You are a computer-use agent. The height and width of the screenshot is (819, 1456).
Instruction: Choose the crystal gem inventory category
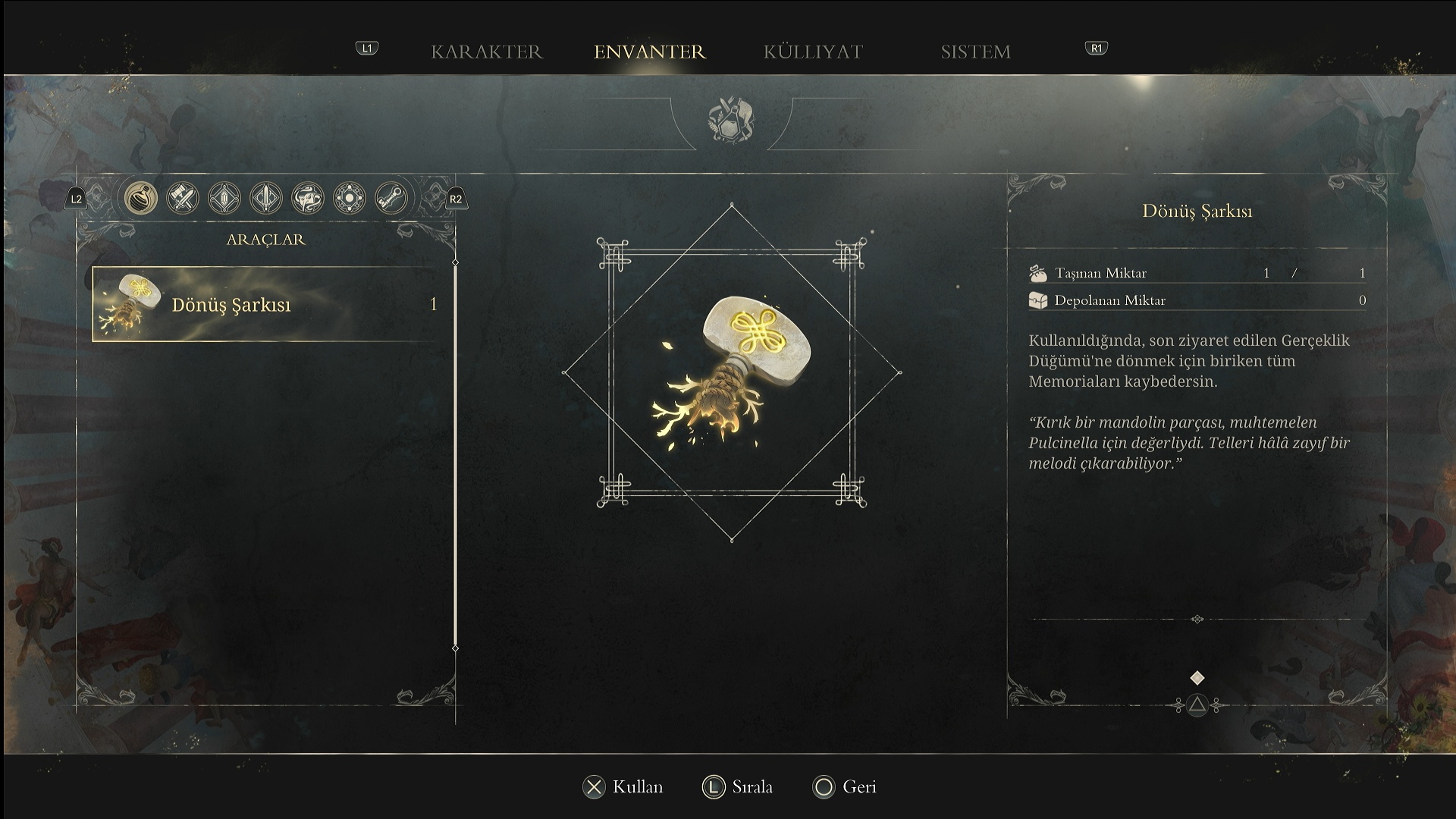click(224, 199)
